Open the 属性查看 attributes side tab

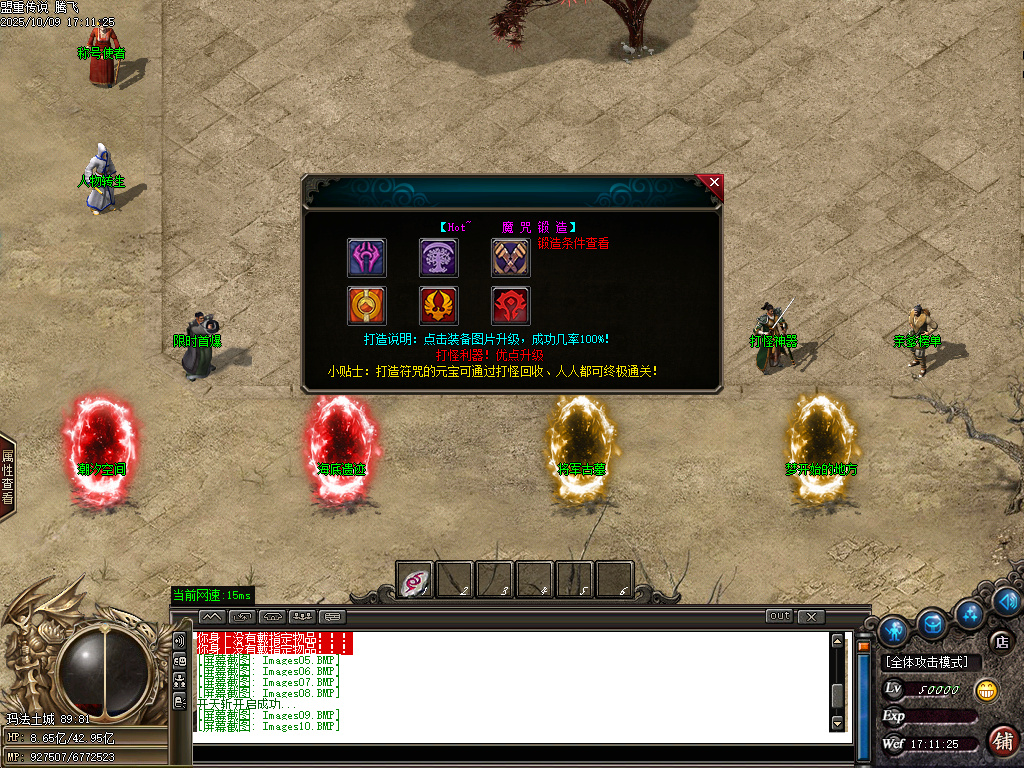click(7, 478)
